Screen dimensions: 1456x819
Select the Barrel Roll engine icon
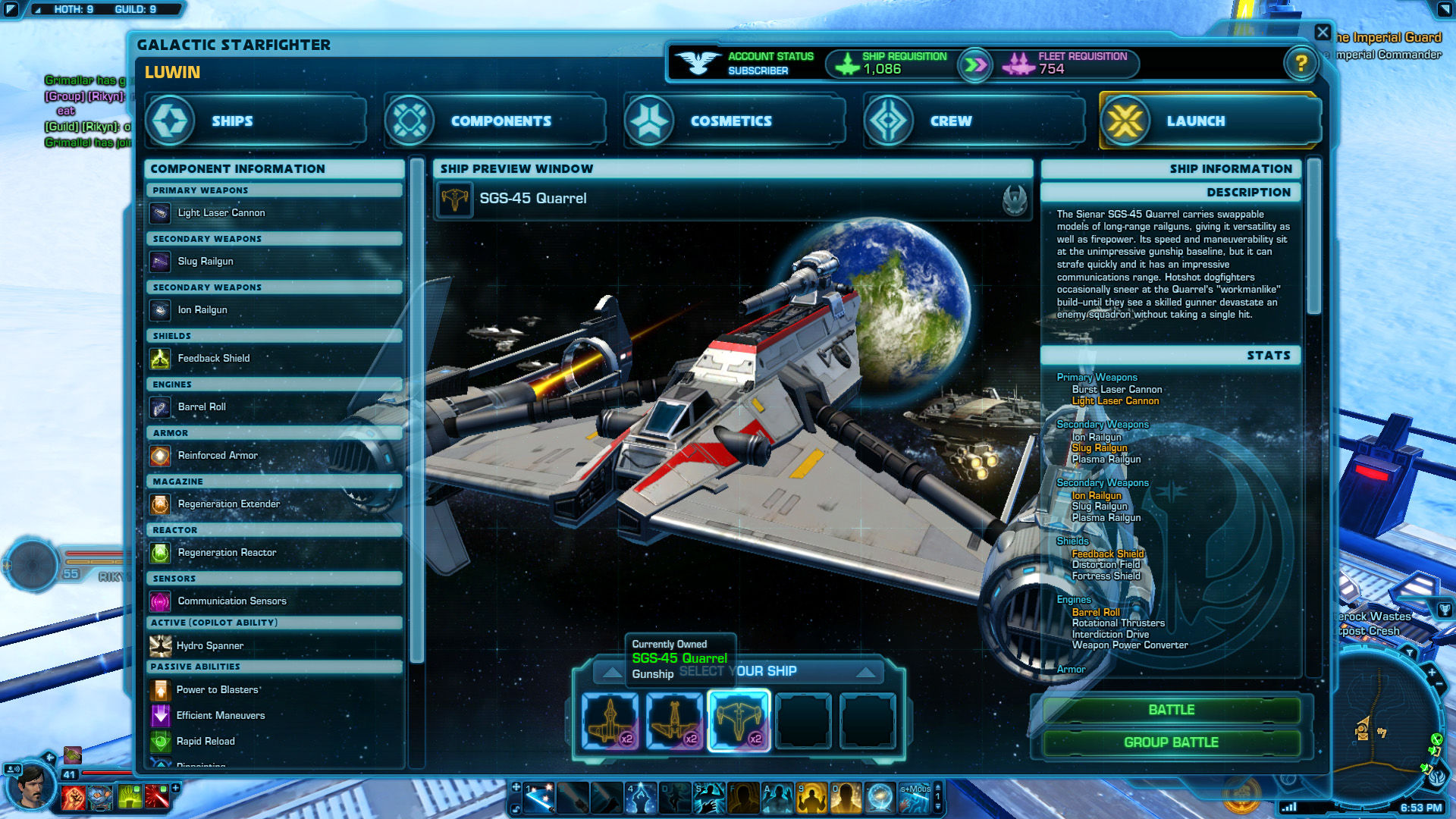point(161,407)
